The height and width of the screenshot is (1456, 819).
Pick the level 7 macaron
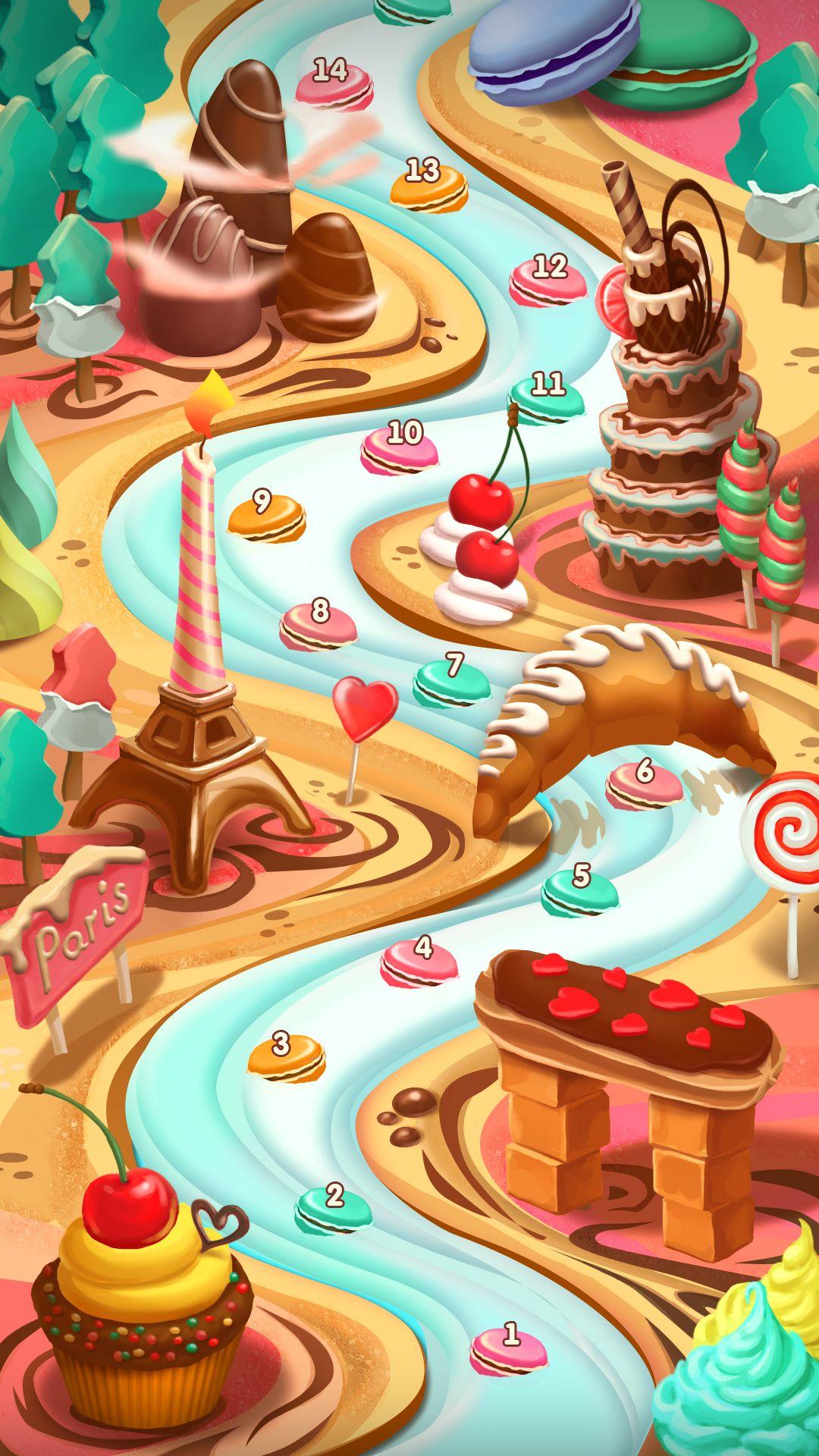(451, 679)
